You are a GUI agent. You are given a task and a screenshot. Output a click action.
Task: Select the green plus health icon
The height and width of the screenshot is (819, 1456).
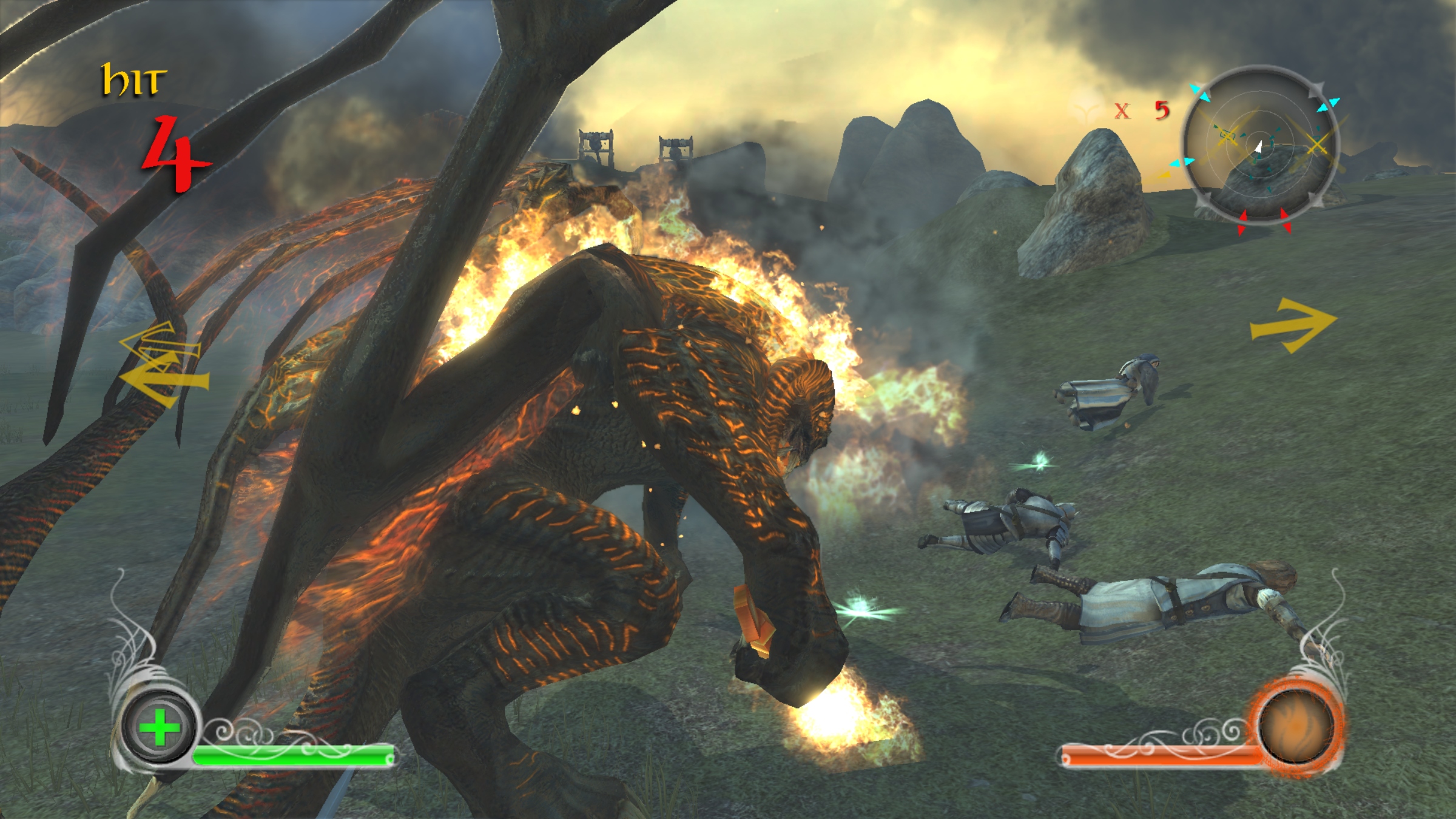(159, 727)
